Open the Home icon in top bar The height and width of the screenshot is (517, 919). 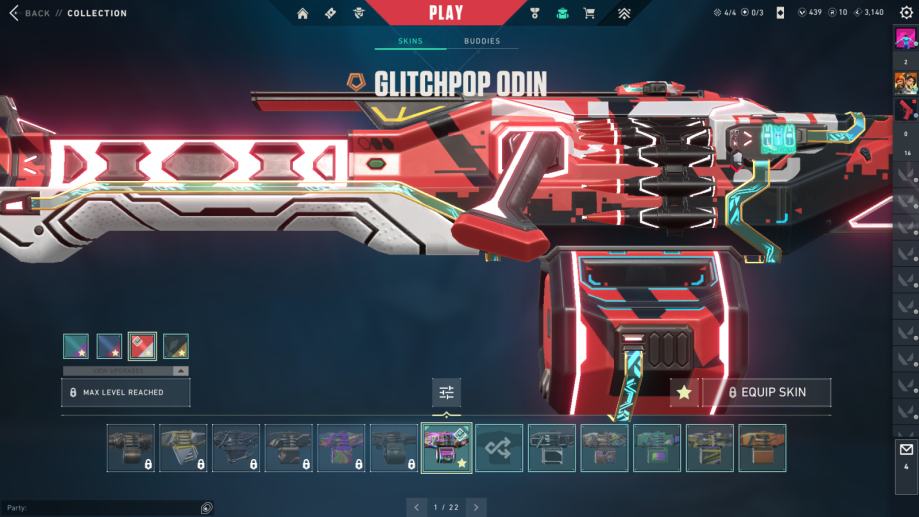pyautogui.click(x=303, y=13)
